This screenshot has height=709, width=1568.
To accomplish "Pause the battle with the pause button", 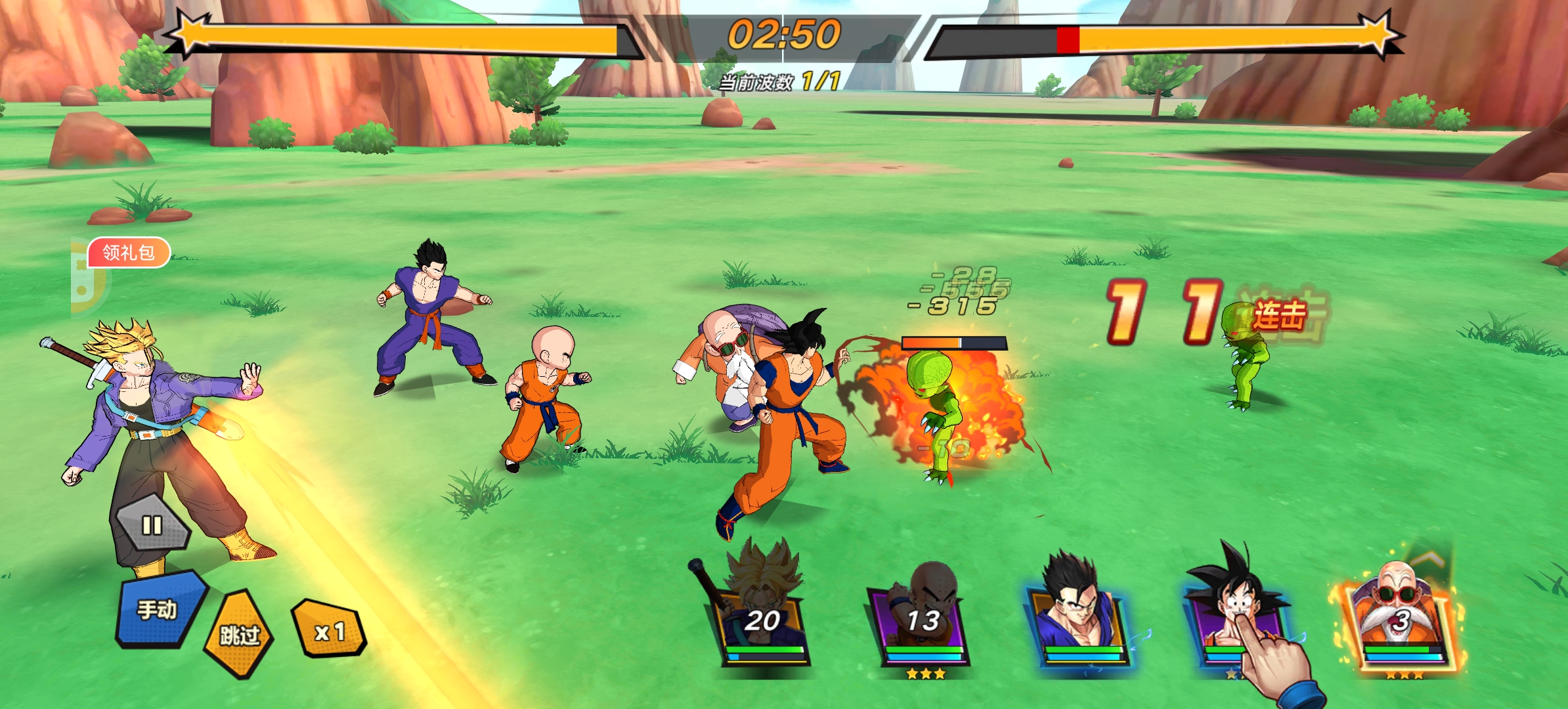I will point(152,525).
